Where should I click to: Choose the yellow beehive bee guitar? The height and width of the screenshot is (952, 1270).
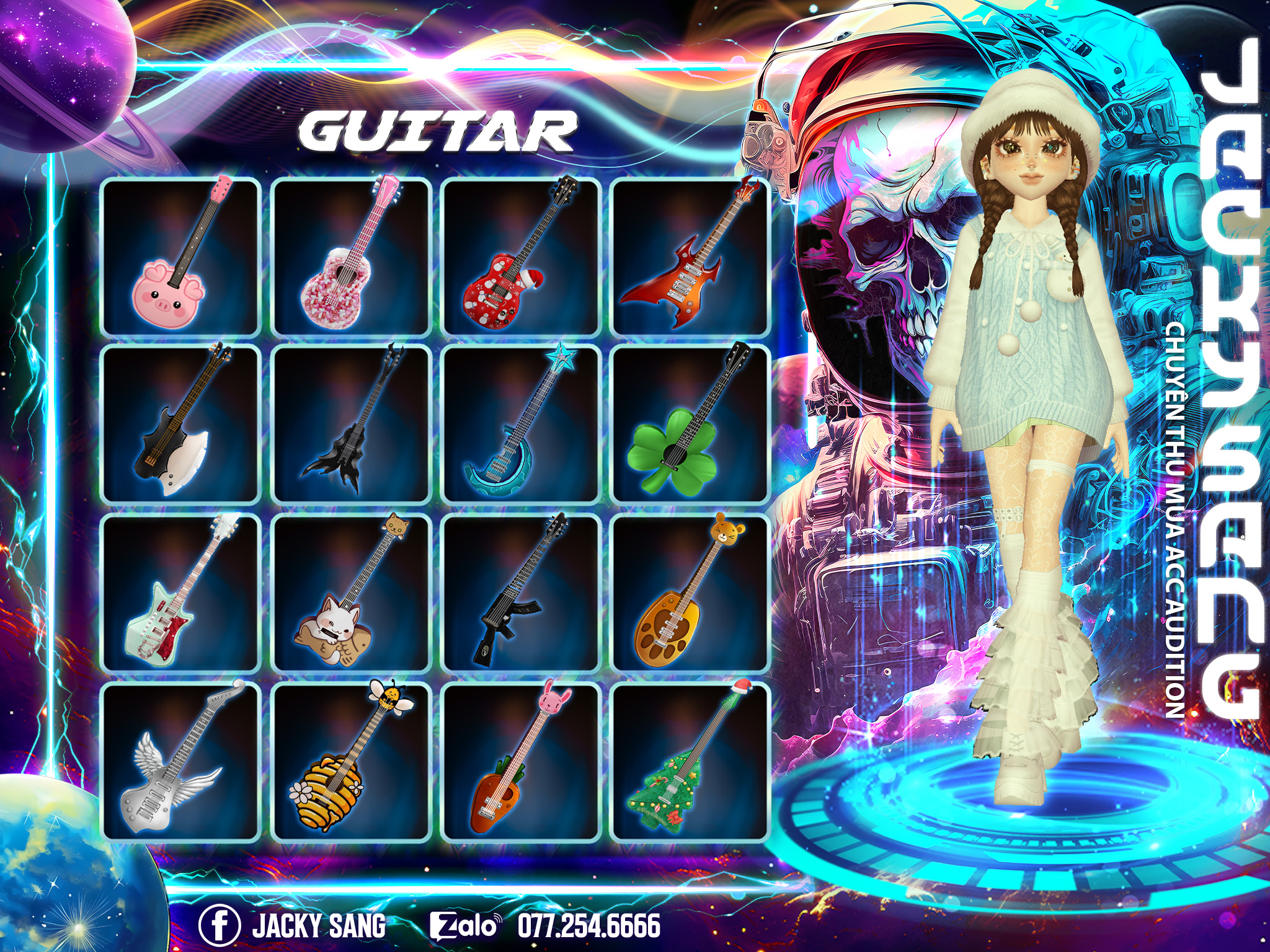coord(350,761)
